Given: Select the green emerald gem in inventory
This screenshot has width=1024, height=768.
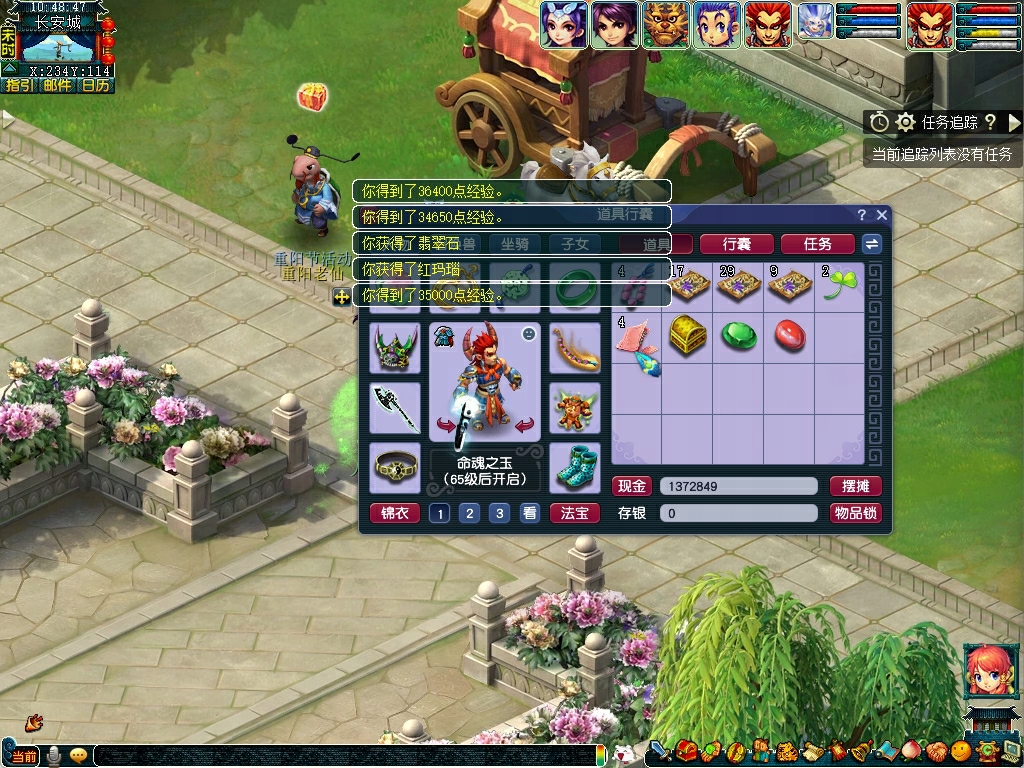Looking at the screenshot, I should [x=739, y=335].
